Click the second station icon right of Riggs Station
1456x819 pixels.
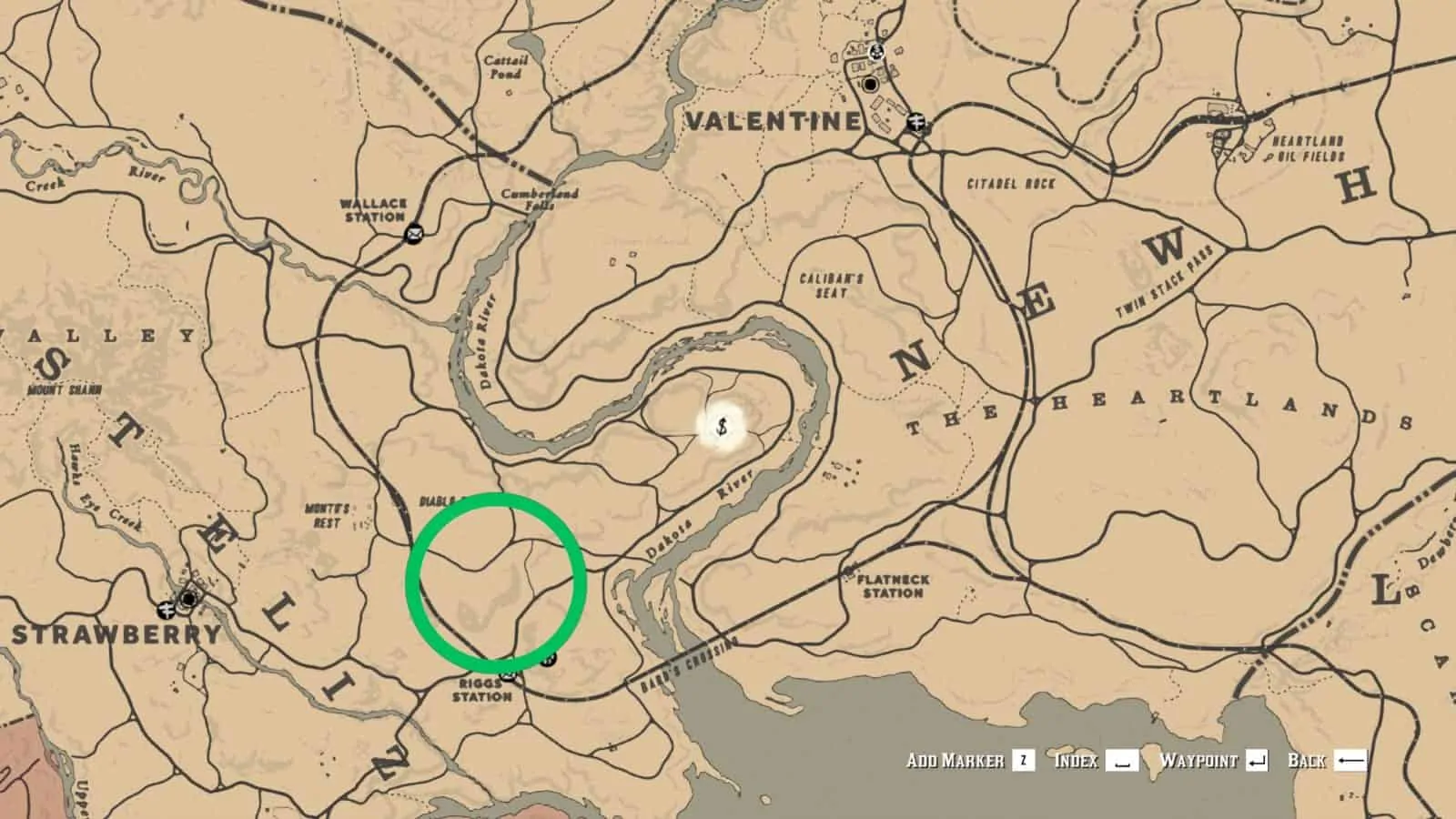pyautogui.click(x=548, y=661)
